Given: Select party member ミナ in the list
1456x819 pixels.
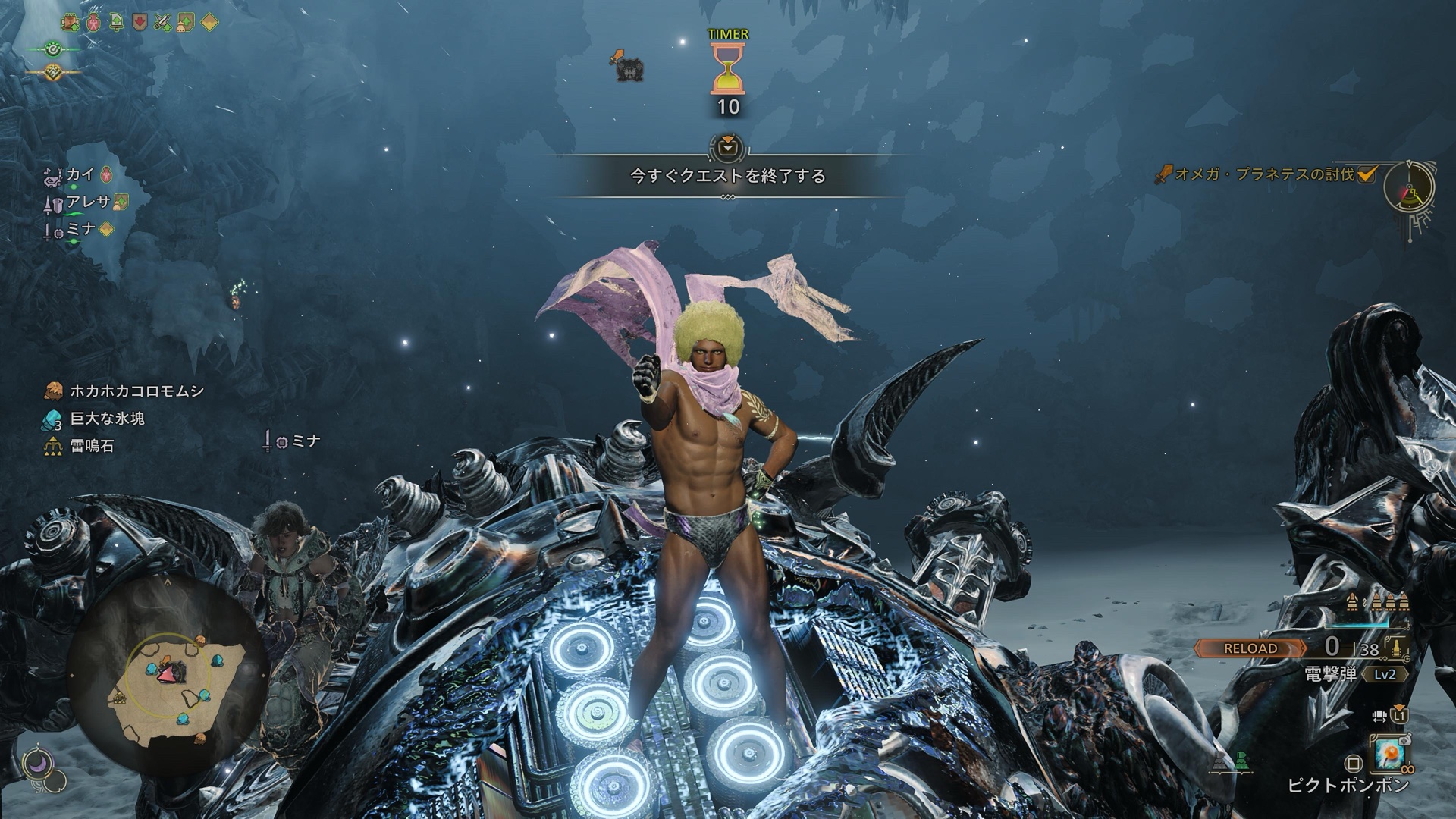Looking at the screenshot, I should 80,230.
